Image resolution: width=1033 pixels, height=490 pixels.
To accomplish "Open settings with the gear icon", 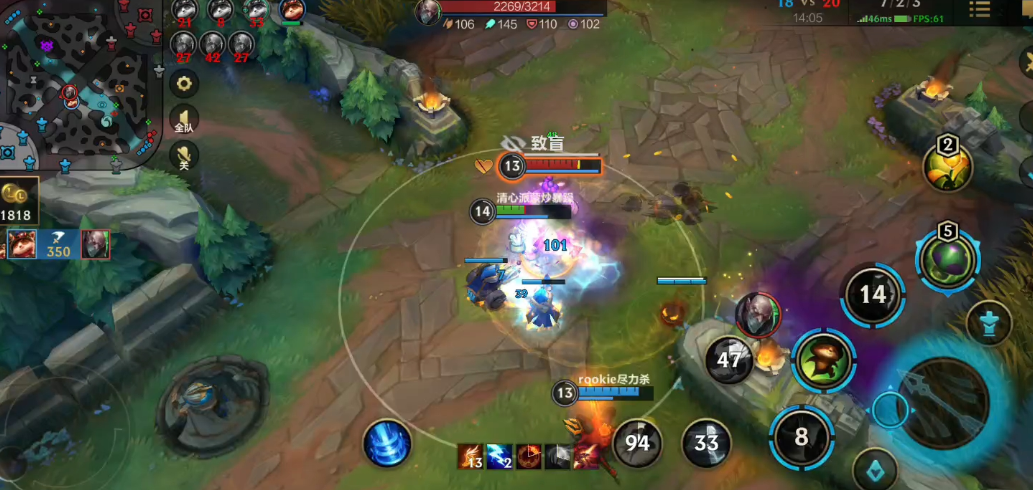I will click(183, 85).
